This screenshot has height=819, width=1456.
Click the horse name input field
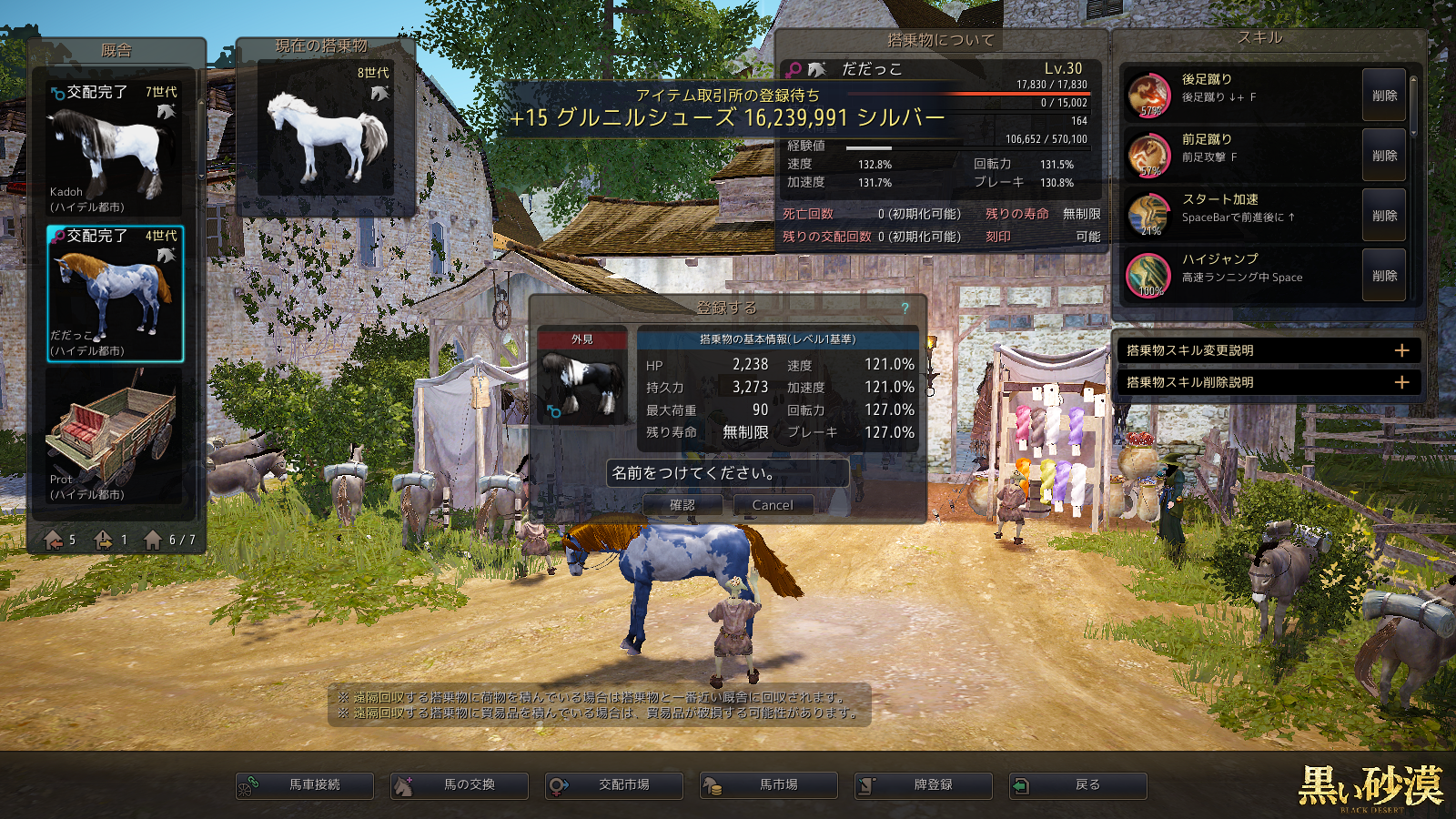pos(727,473)
